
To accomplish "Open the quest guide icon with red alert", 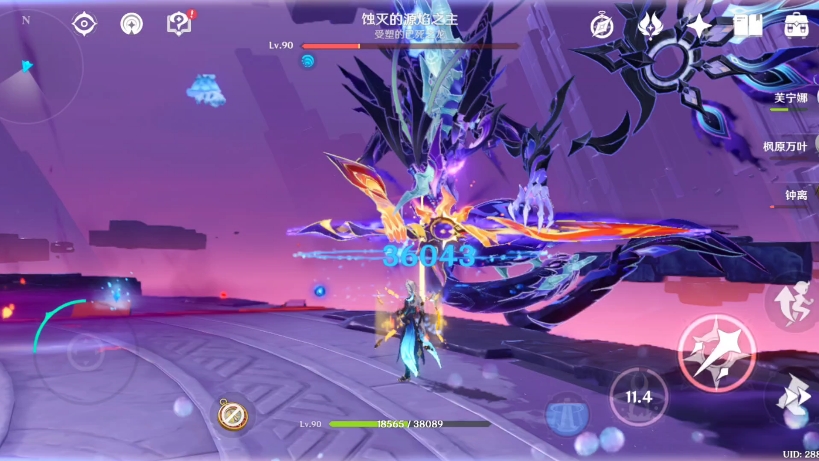I will coord(179,23).
